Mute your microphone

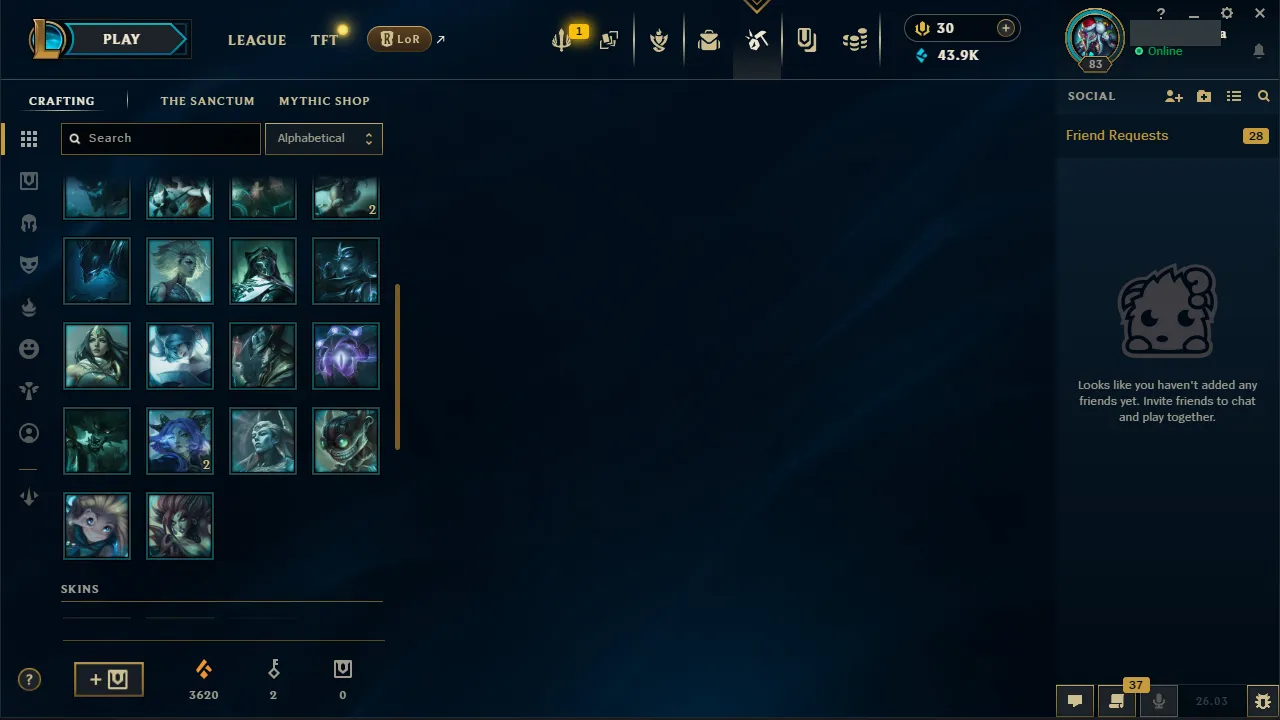(1158, 700)
